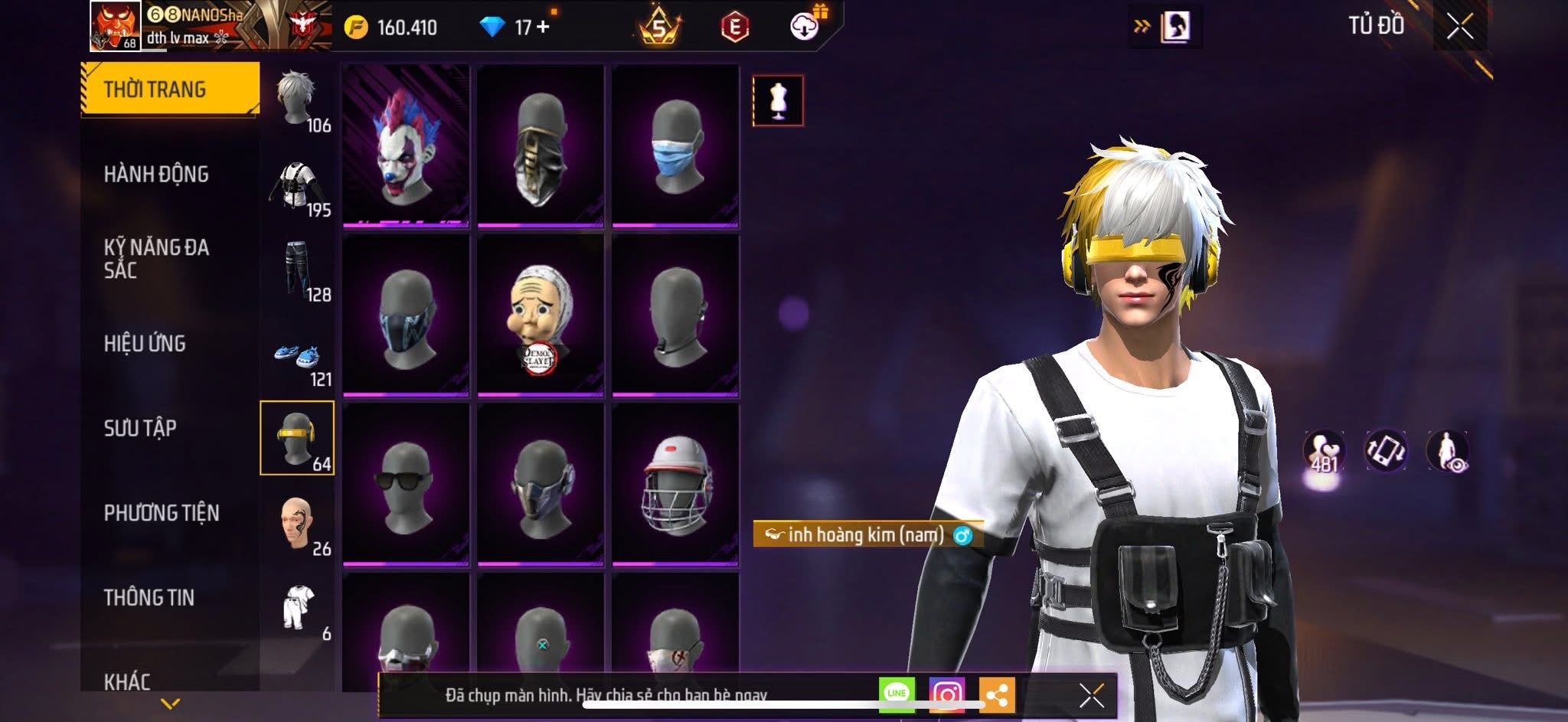Open the Thời Trang tab
The height and width of the screenshot is (722, 1568).
coord(169,89)
